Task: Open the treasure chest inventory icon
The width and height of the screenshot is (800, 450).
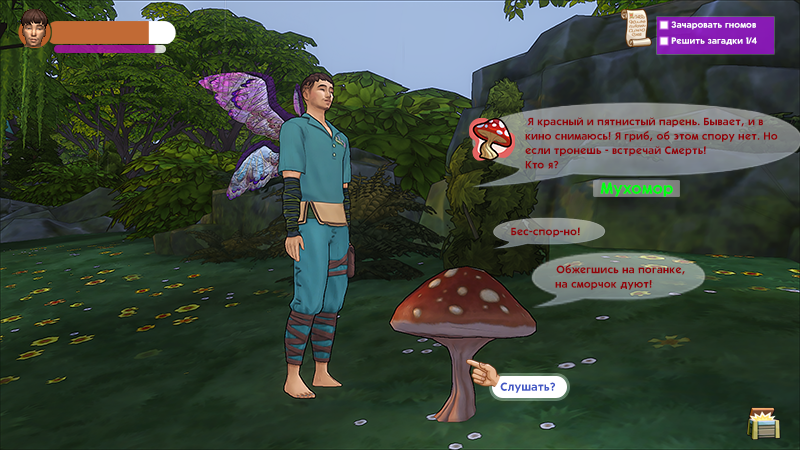Action: 762,422
